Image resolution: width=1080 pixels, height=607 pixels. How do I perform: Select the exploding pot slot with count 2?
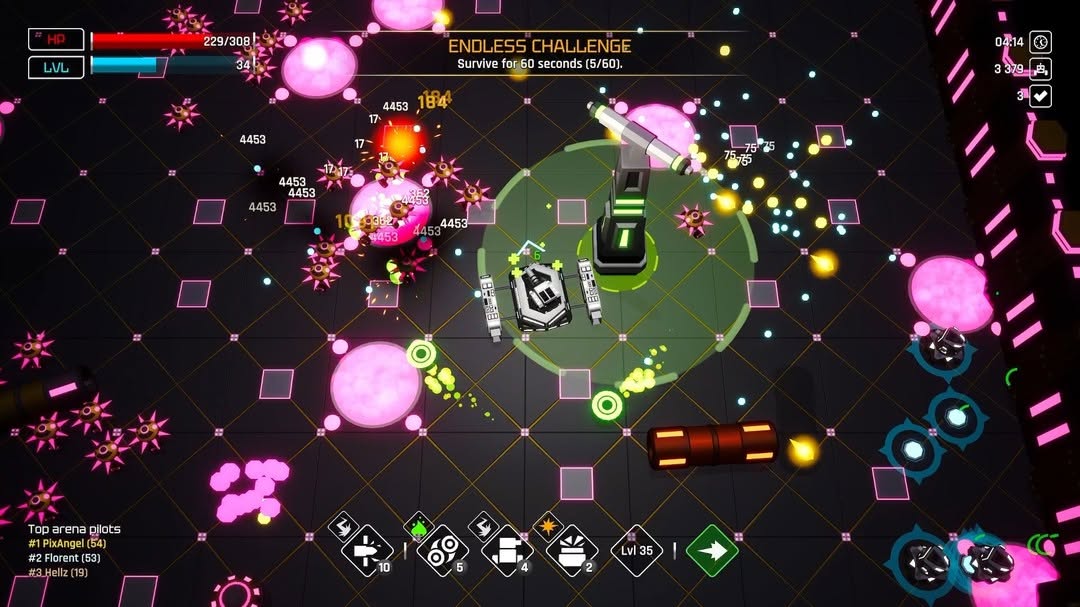pos(572,550)
